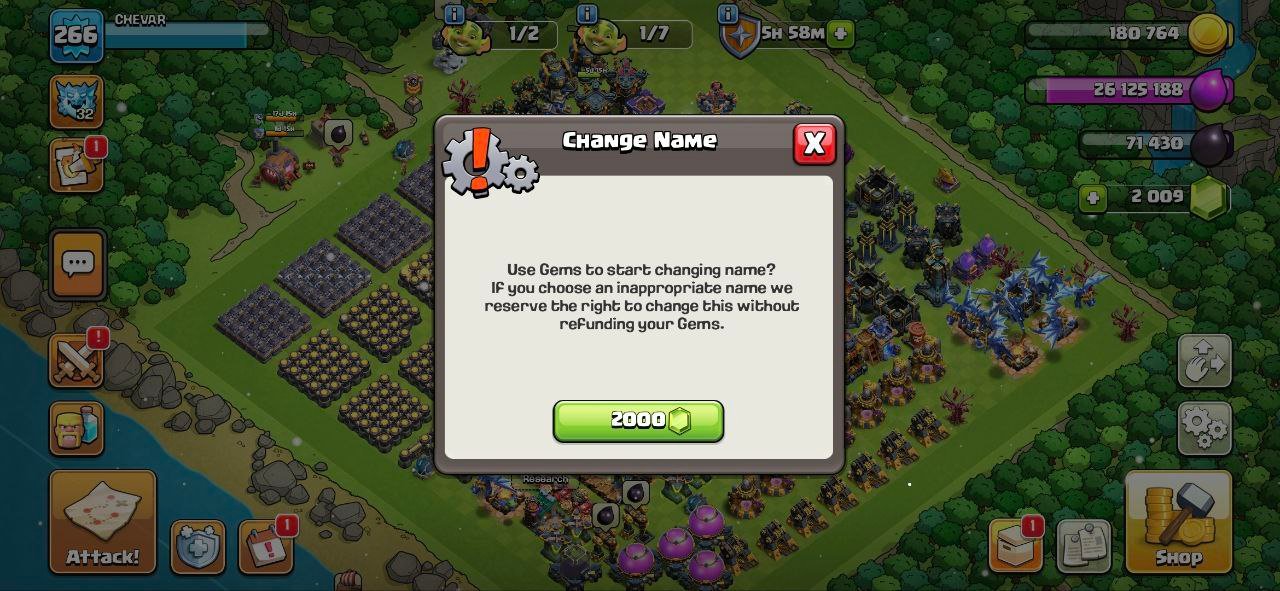1280x591 pixels.
Task: Confirm name change for 2000 gems
Action: pos(638,421)
